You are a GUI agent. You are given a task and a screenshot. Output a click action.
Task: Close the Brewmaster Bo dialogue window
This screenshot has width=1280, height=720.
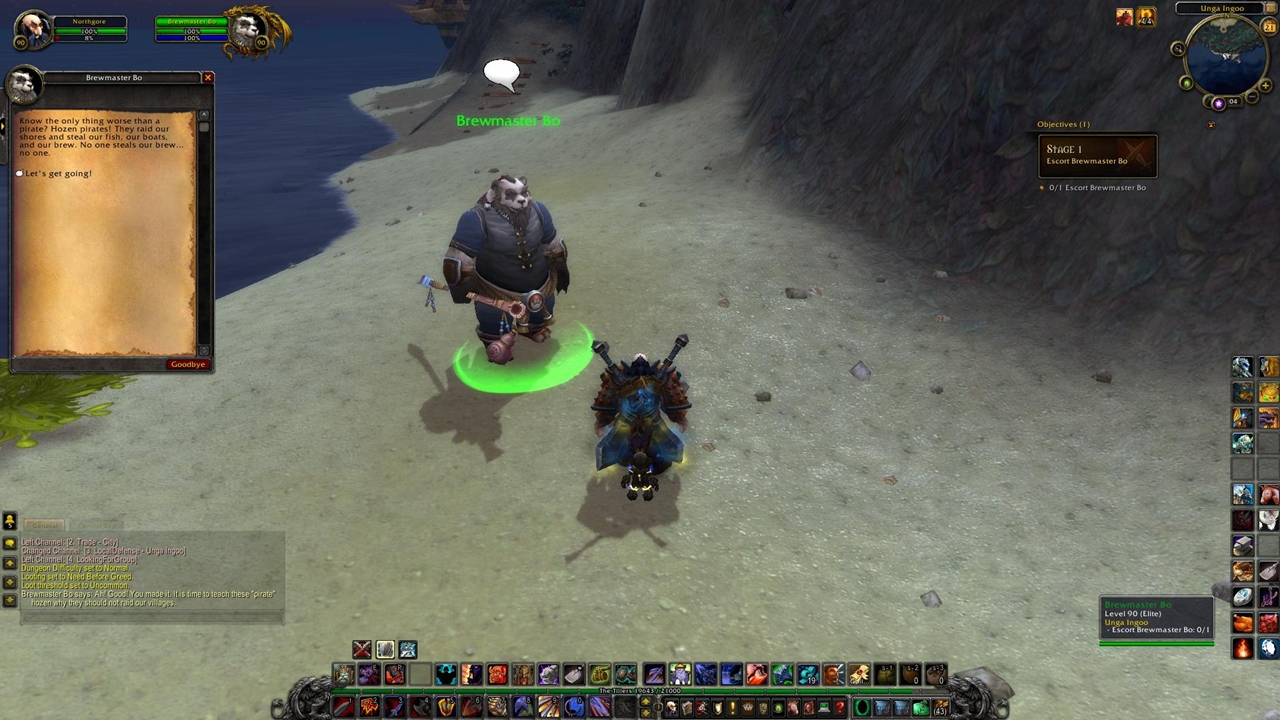208,78
